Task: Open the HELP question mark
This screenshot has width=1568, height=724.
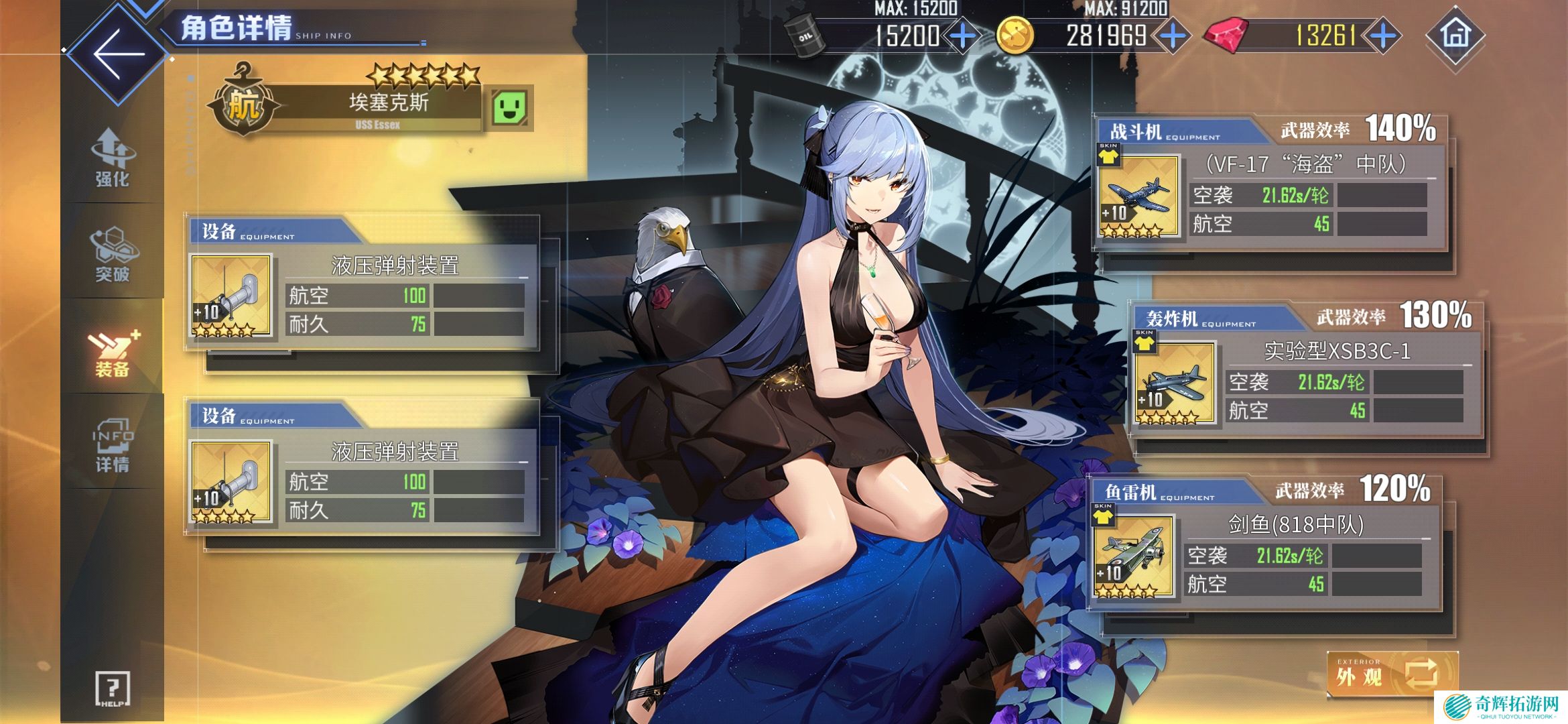Action: pyautogui.click(x=113, y=688)
